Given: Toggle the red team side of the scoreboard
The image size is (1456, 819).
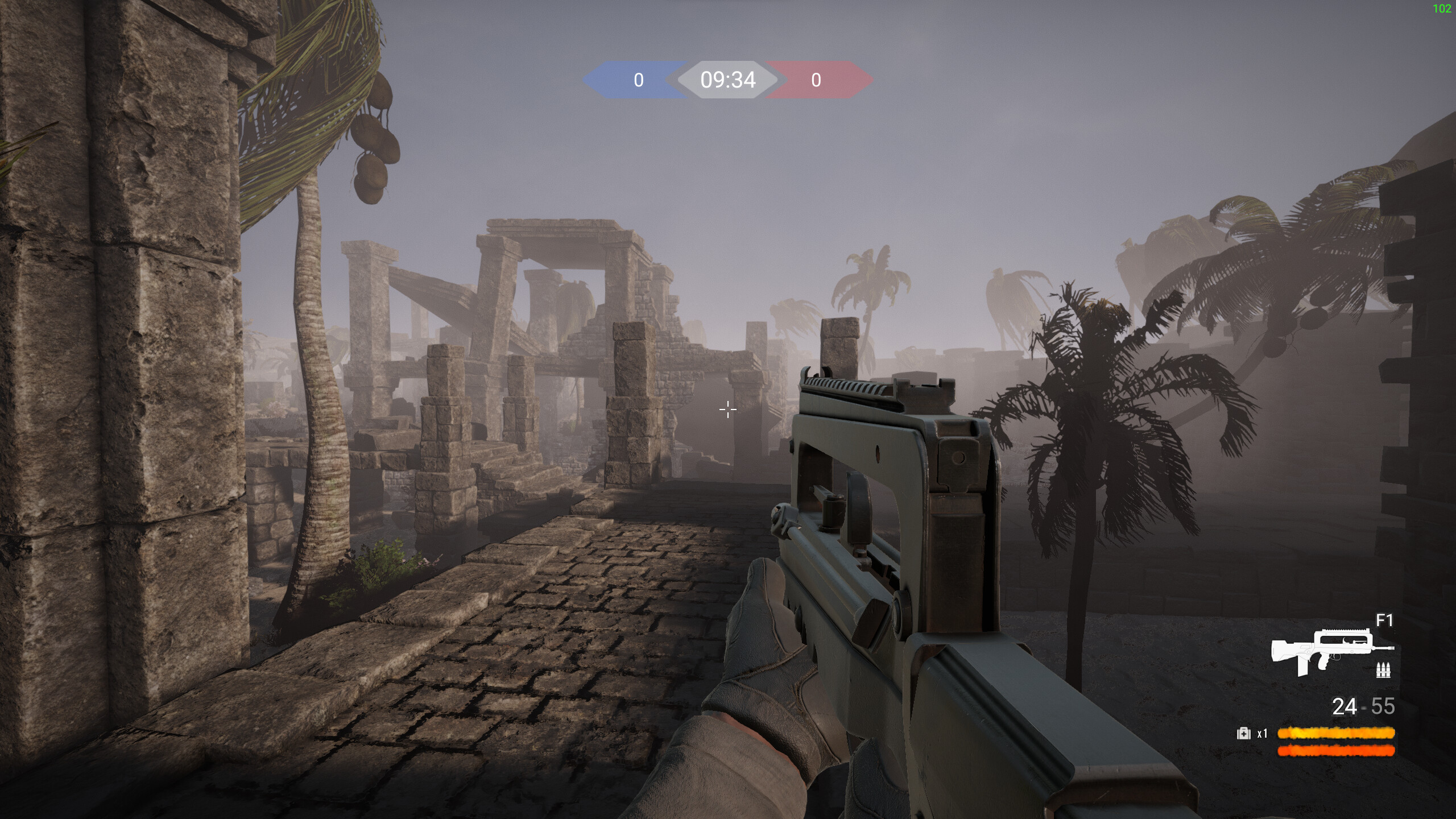Looking at the screenshot, I should (815, 81).
